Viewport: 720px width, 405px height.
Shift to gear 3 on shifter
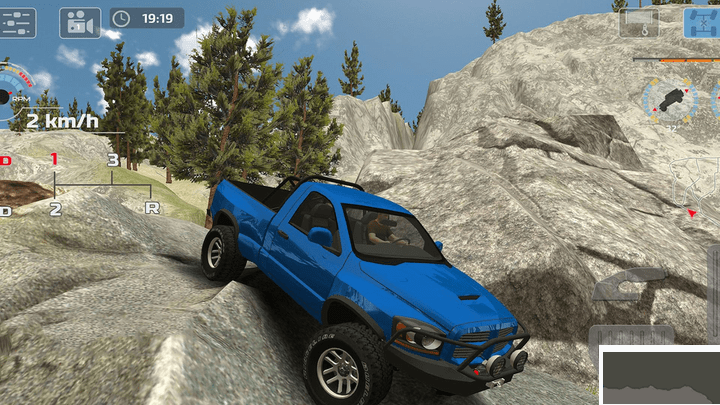(x=113, y=160)
